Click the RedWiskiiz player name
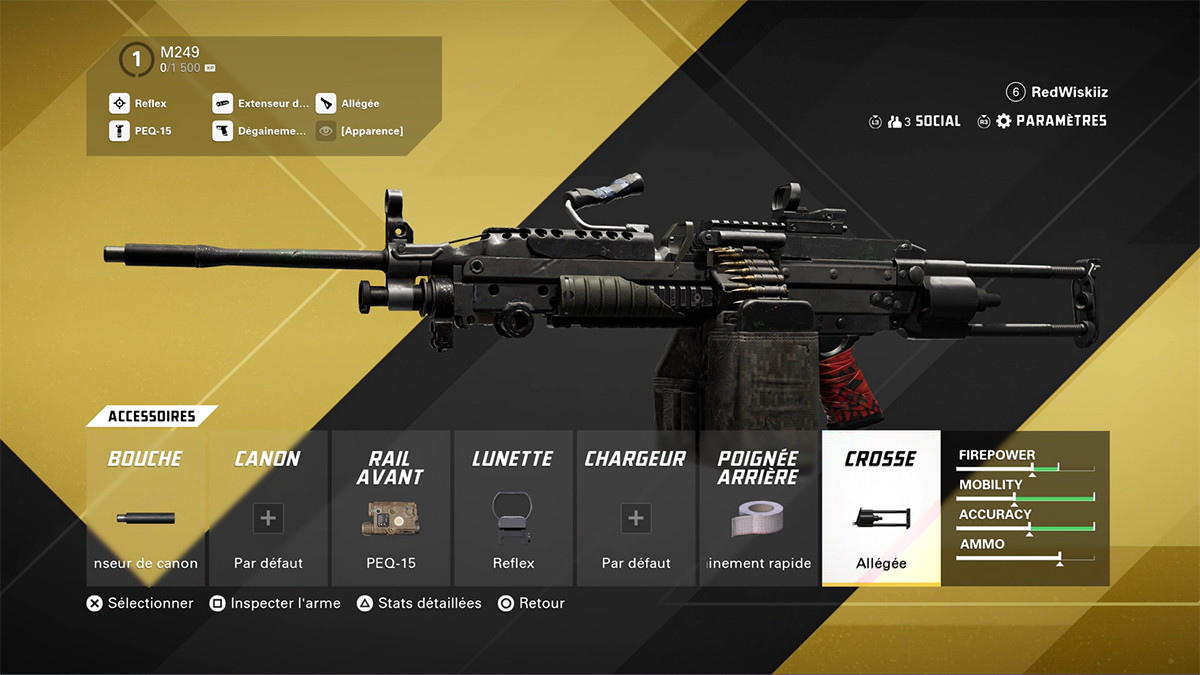Screen dimensions: 1200x675 click(x=1069, y=92)
